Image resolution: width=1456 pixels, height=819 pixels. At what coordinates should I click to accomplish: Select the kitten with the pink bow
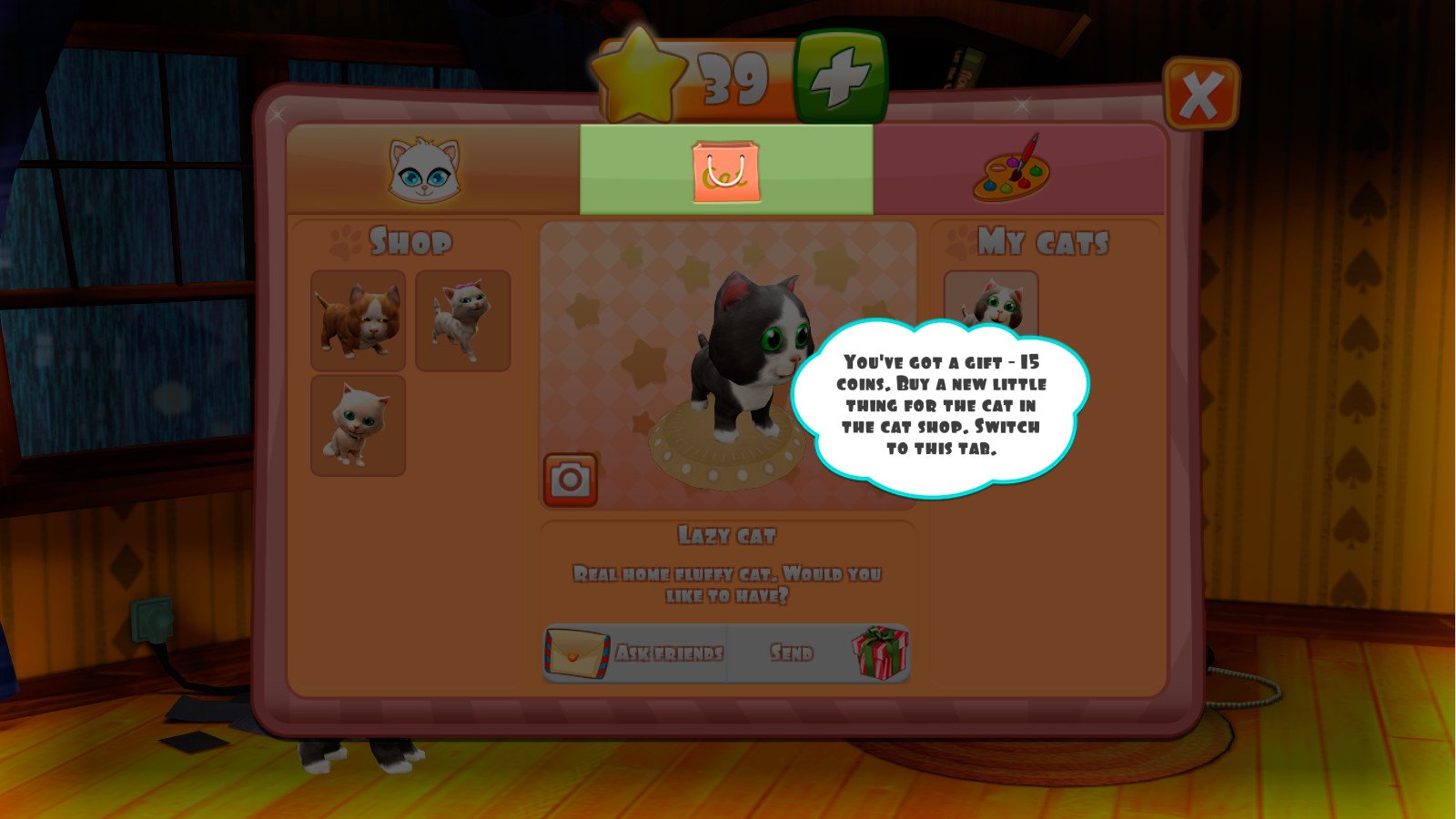[462, 318]
